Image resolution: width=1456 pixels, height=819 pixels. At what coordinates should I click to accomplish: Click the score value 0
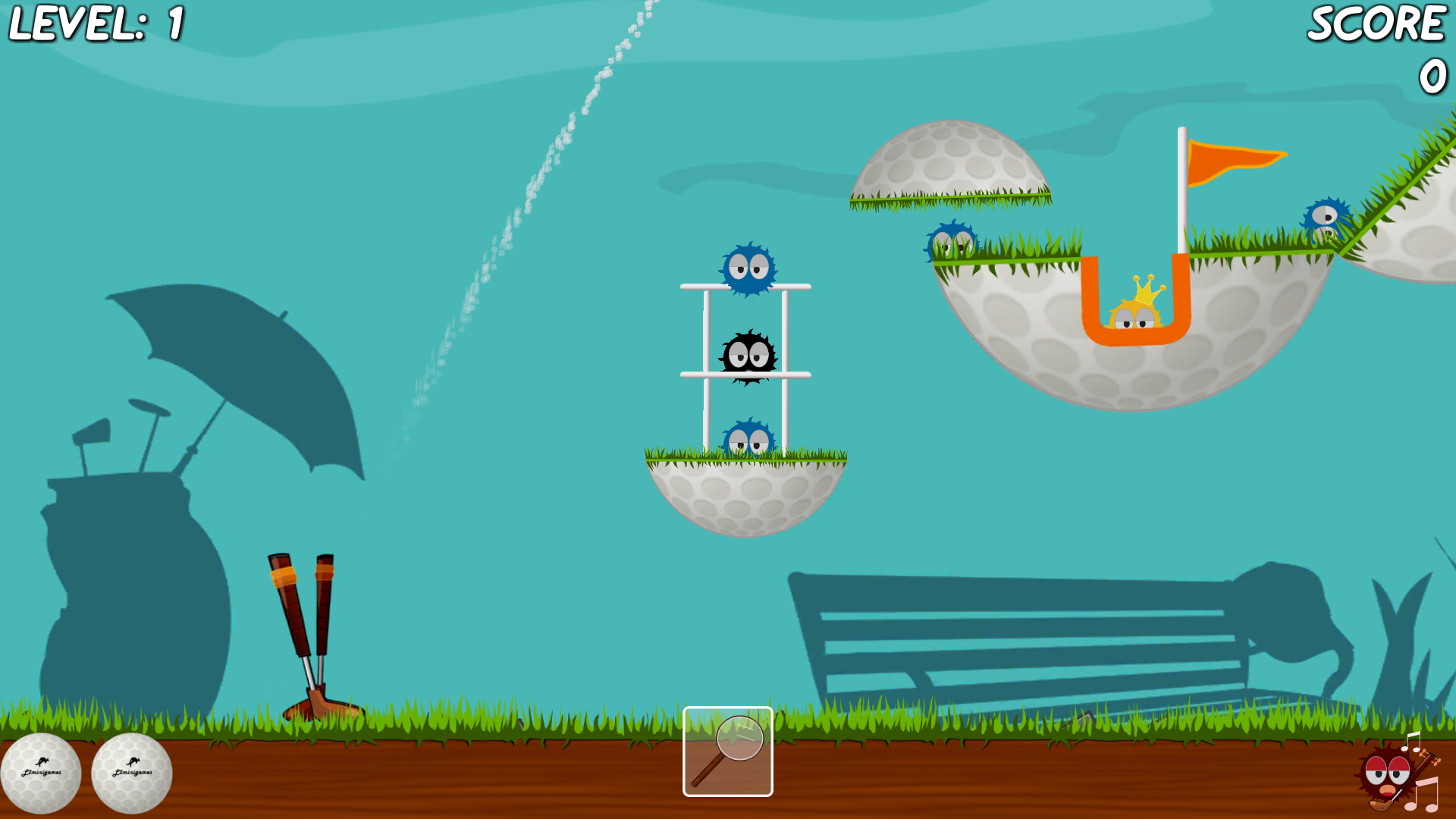point(1432,76)
